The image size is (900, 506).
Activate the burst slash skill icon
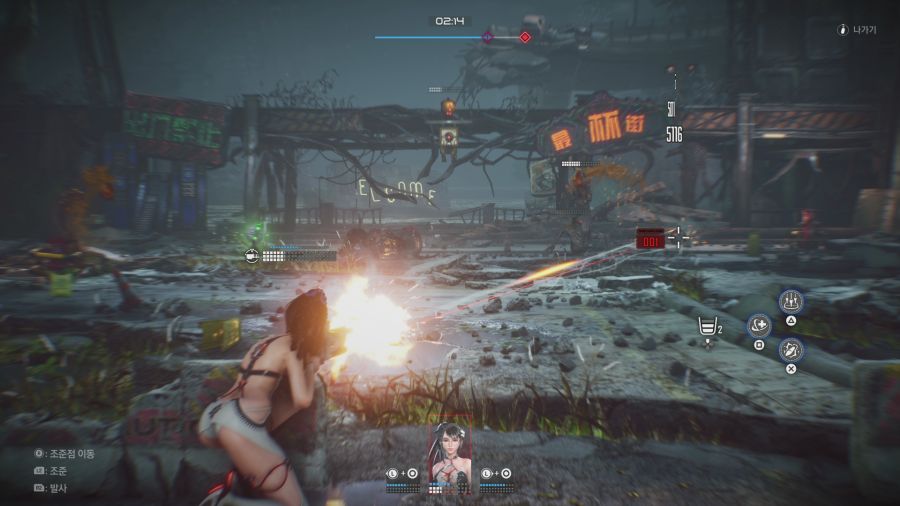(x=791, y=349)
